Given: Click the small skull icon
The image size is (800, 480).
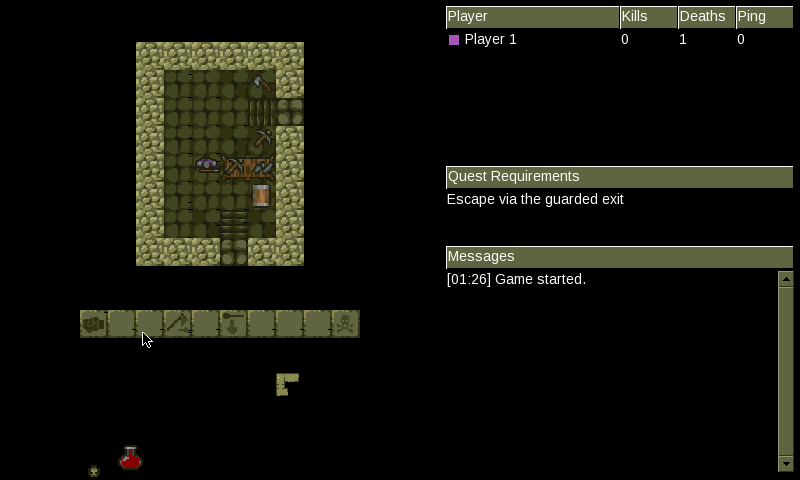Looking at the screenshot, I should 94,471.
